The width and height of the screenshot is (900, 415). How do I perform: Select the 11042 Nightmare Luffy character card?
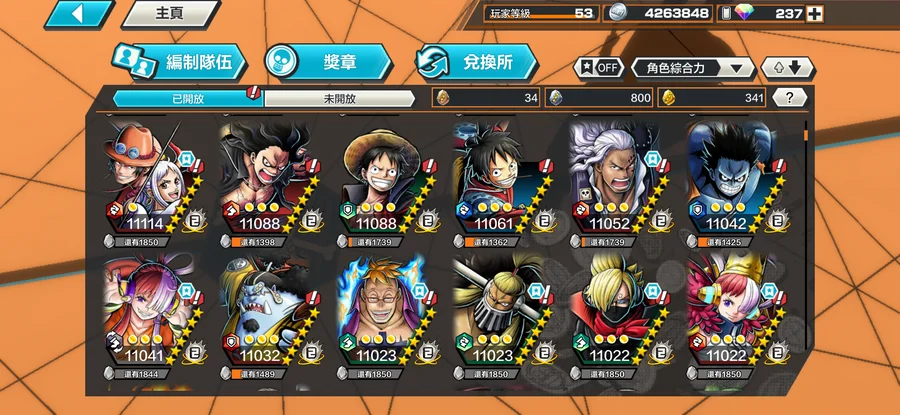point(734,180)
